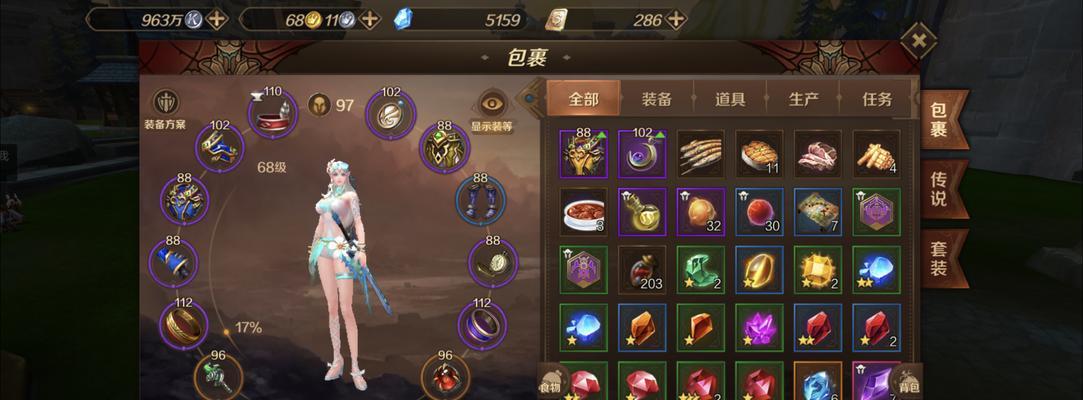Switch to the 全部 tab
The image size is (1083, 400).
tap(583, 99)
